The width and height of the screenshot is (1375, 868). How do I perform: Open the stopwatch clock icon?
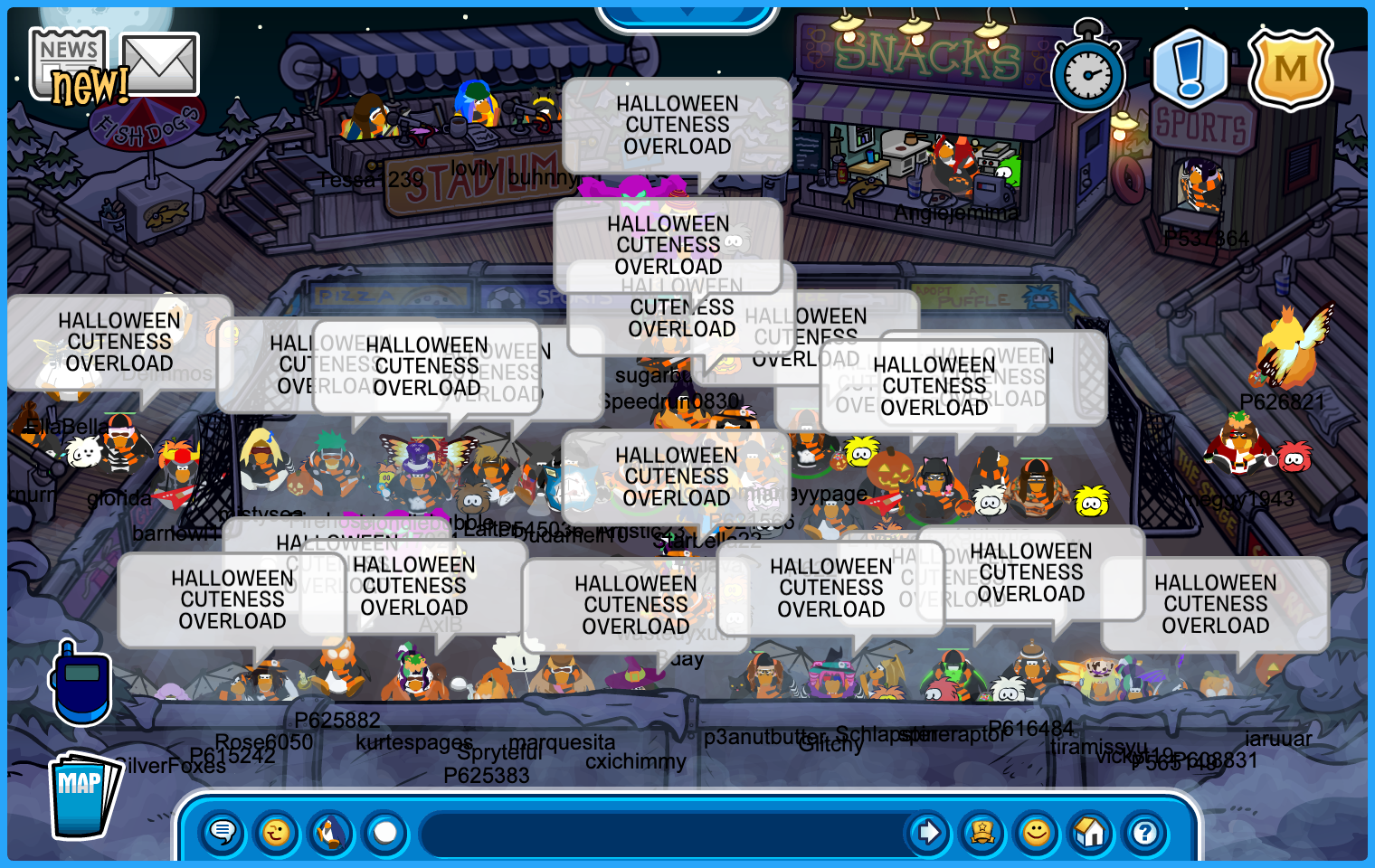pos(1088,72)
